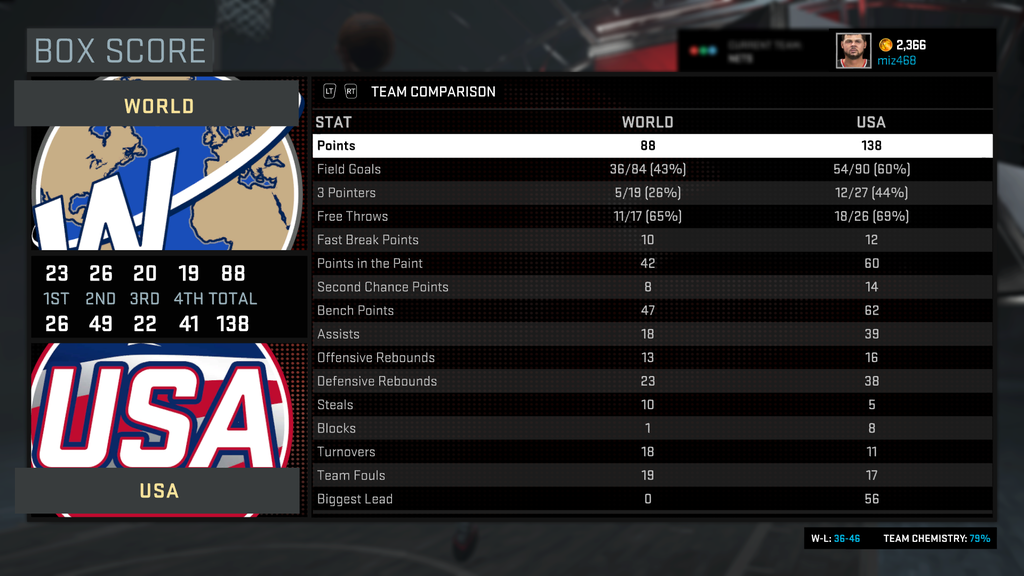
Task: Select the Points stat row
Action: coord(652,146)
